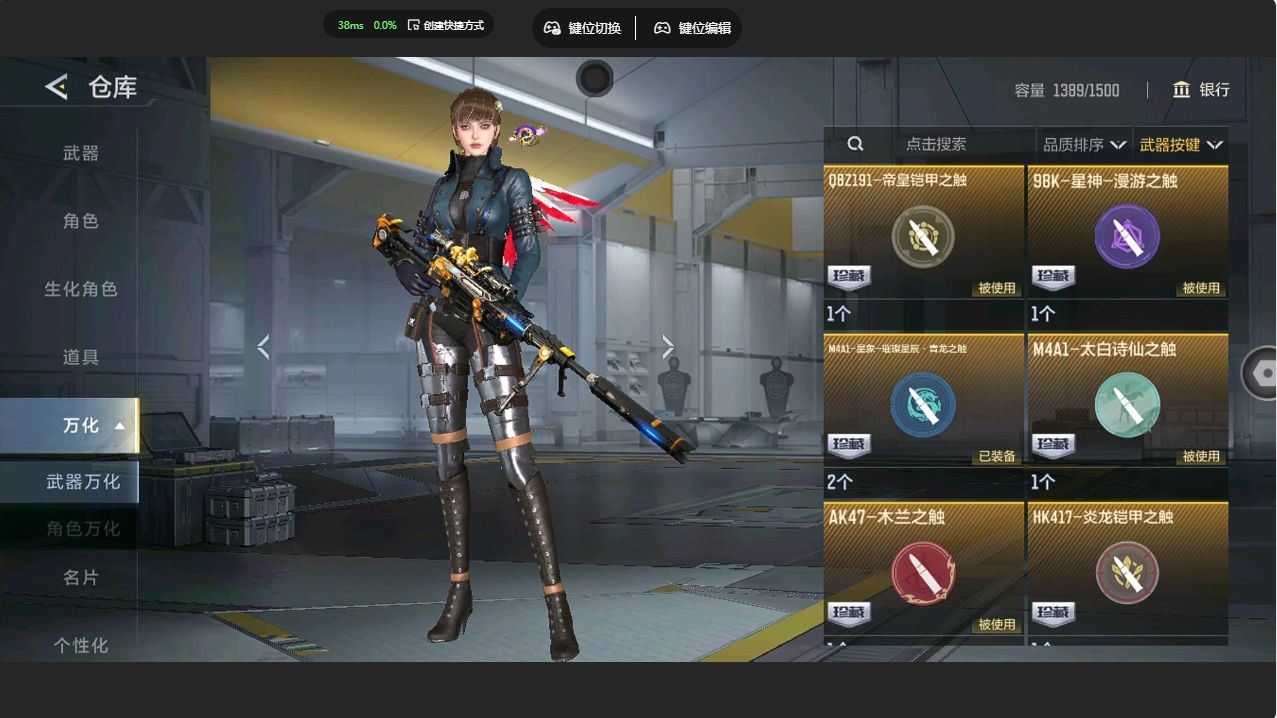1277x718 pixels.
Task: Open the 道具 category
Action: [81, 357]
